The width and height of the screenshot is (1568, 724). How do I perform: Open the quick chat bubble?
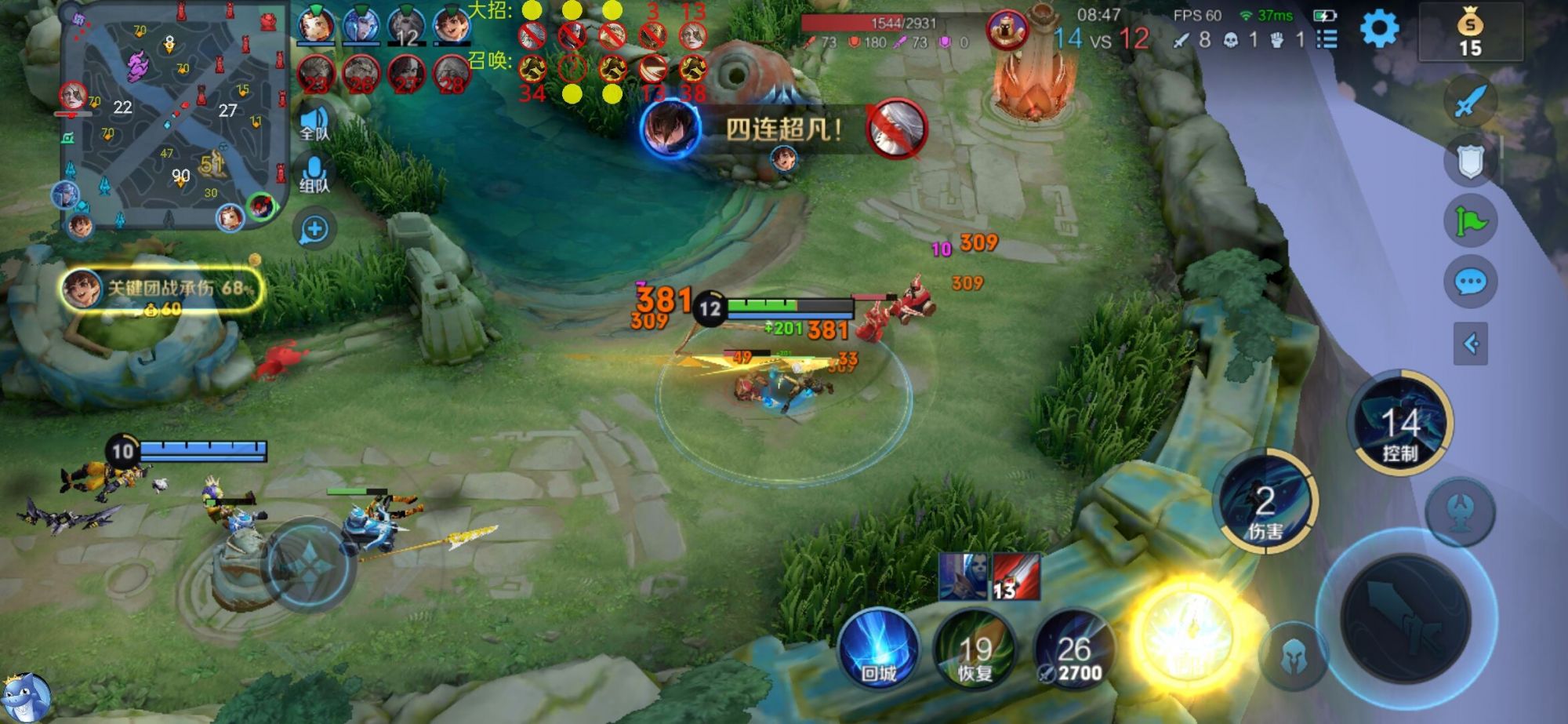click(x=1470, y=282)
